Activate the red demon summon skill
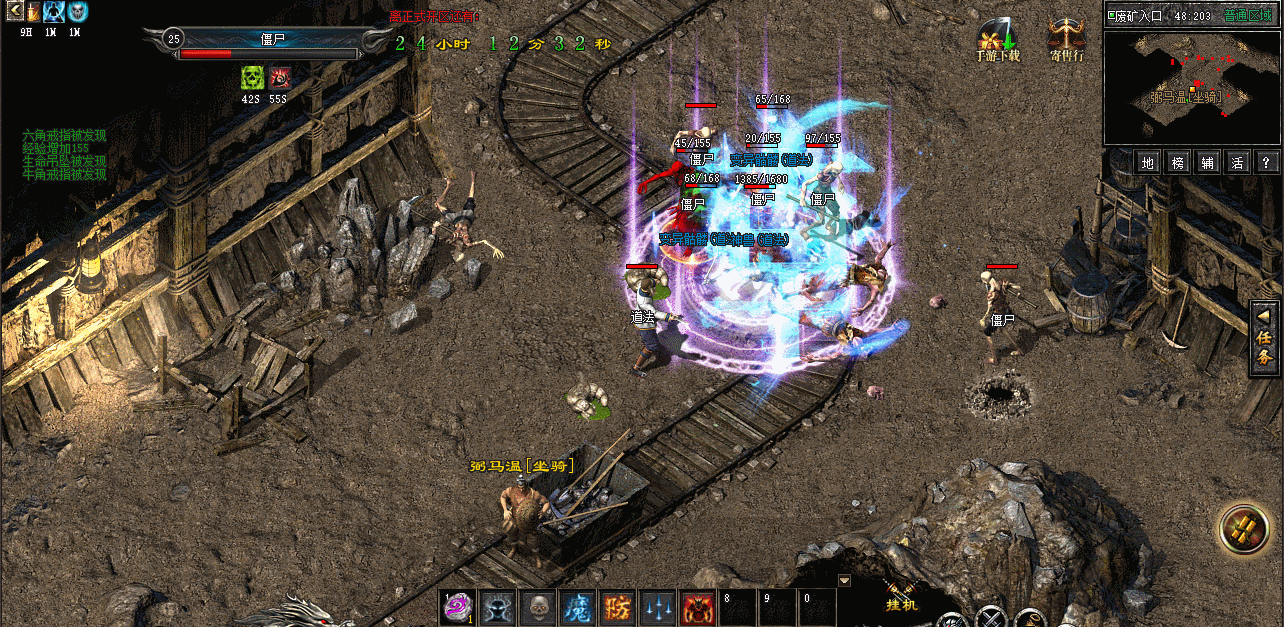This screenshot has height=627, width=1284. click(697, 607)
